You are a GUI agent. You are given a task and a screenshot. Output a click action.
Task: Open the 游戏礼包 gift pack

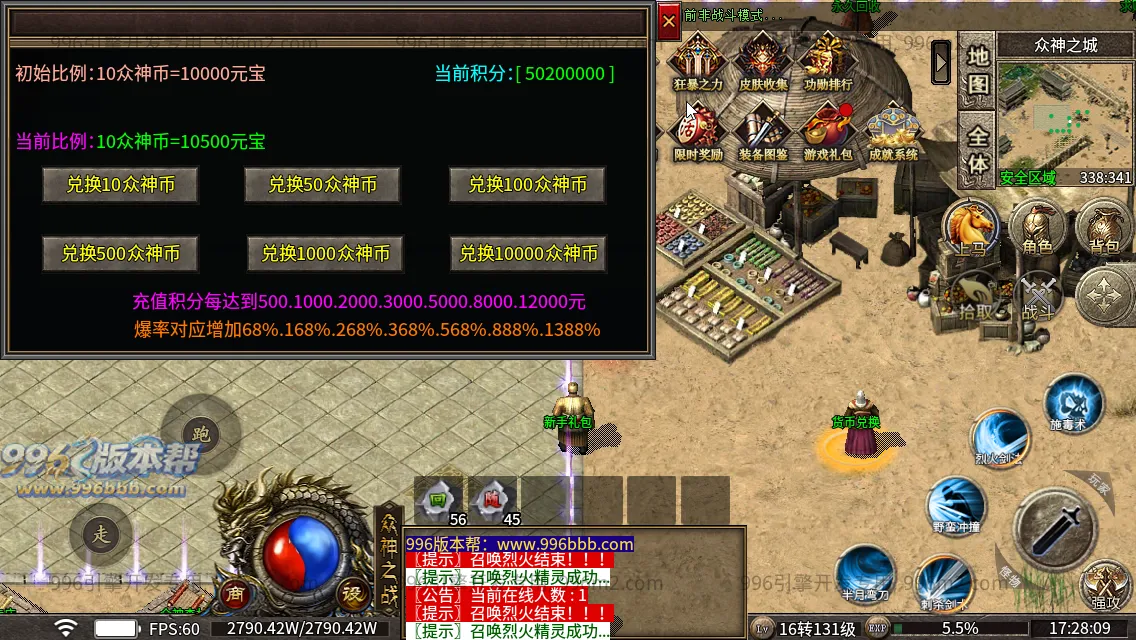pyautogui.click(x=828, y=133)
